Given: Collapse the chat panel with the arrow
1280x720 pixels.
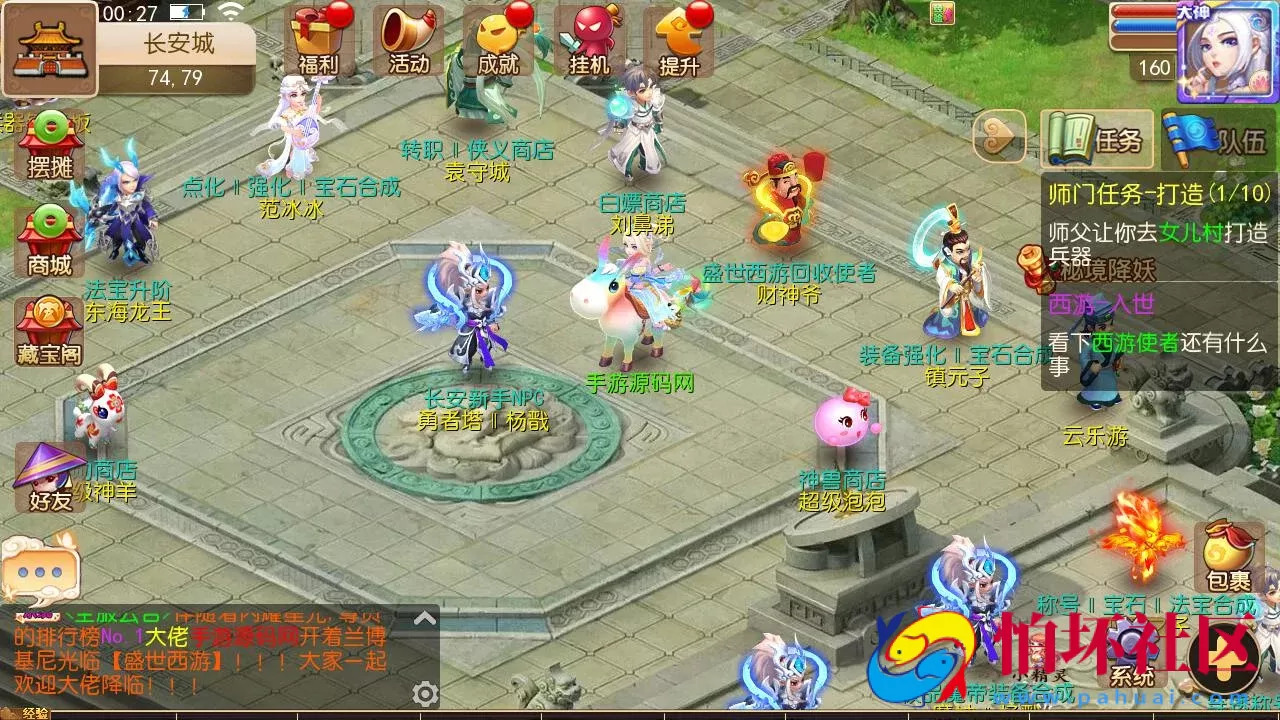Looking at the screenshot, I should pos(427,615).
